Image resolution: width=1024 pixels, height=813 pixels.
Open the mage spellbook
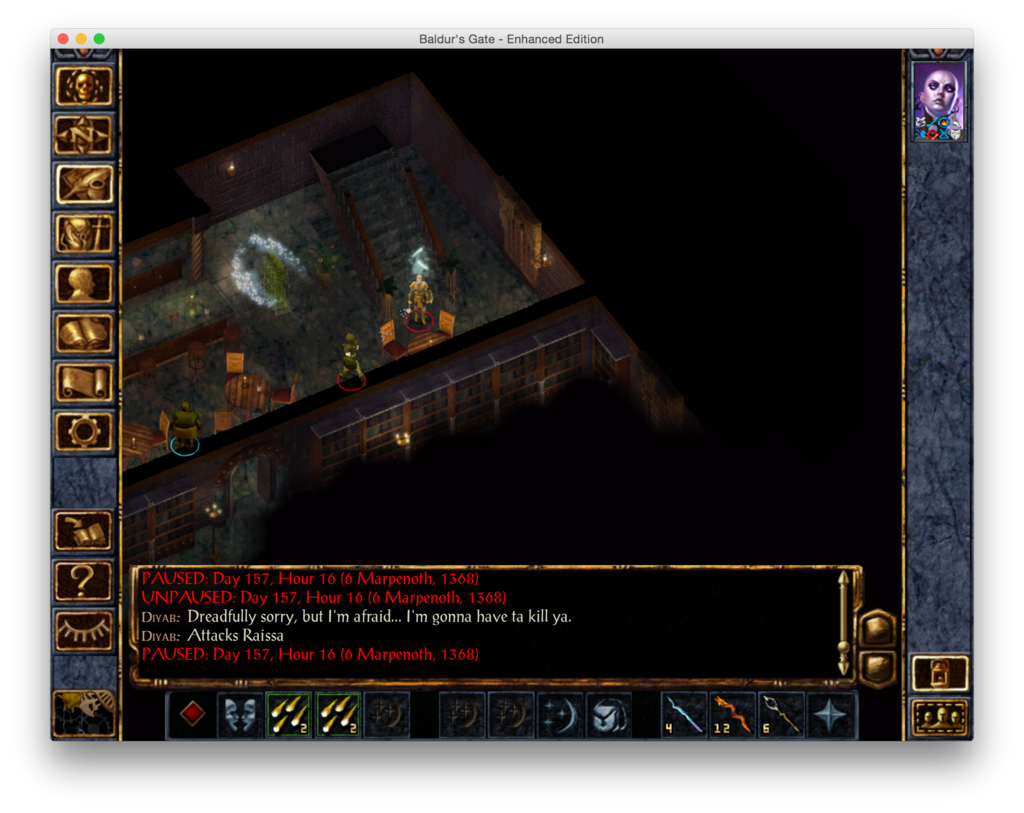click(84, 332)
